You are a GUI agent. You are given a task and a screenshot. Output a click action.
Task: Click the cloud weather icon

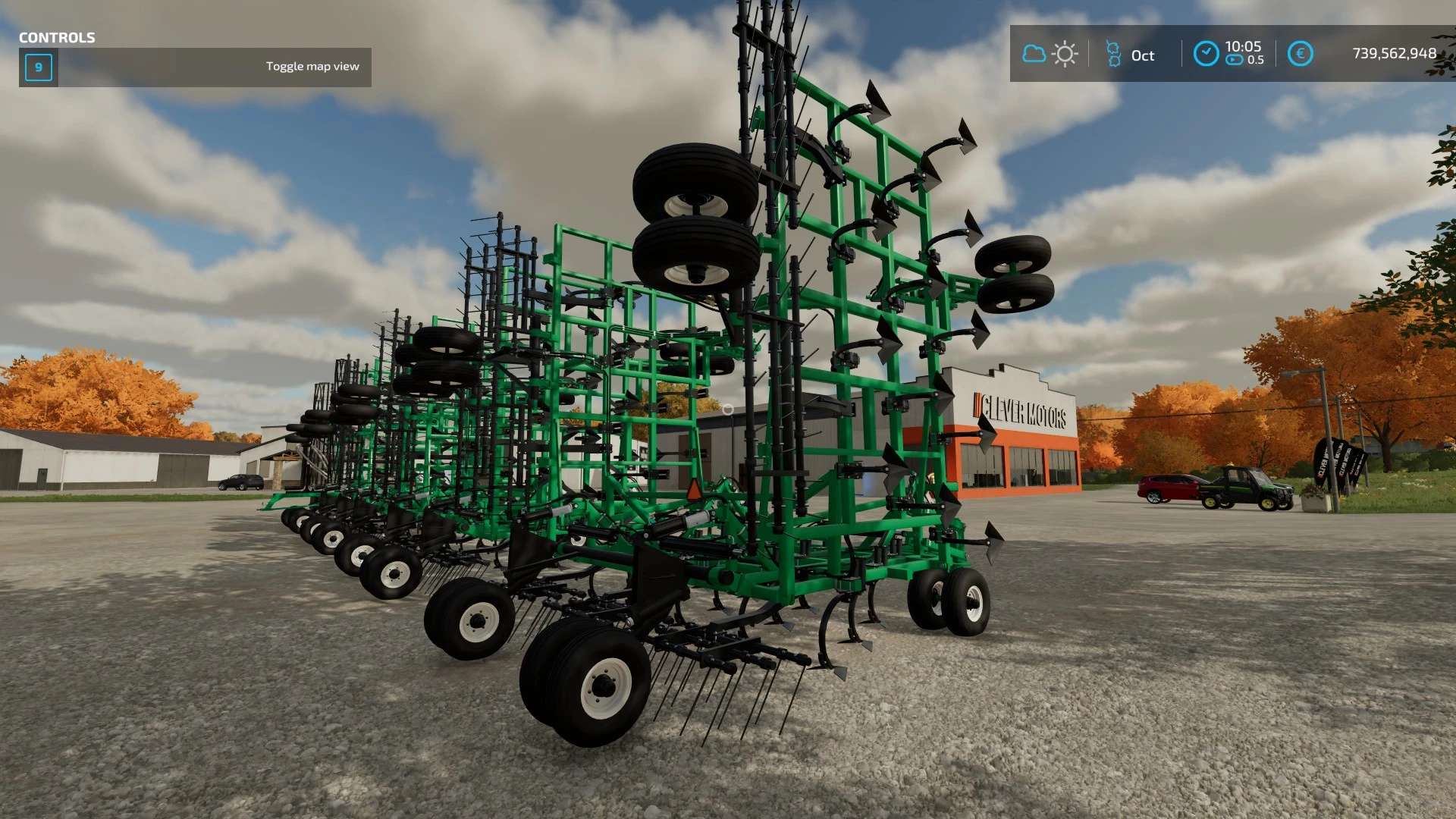(1034, 54)
